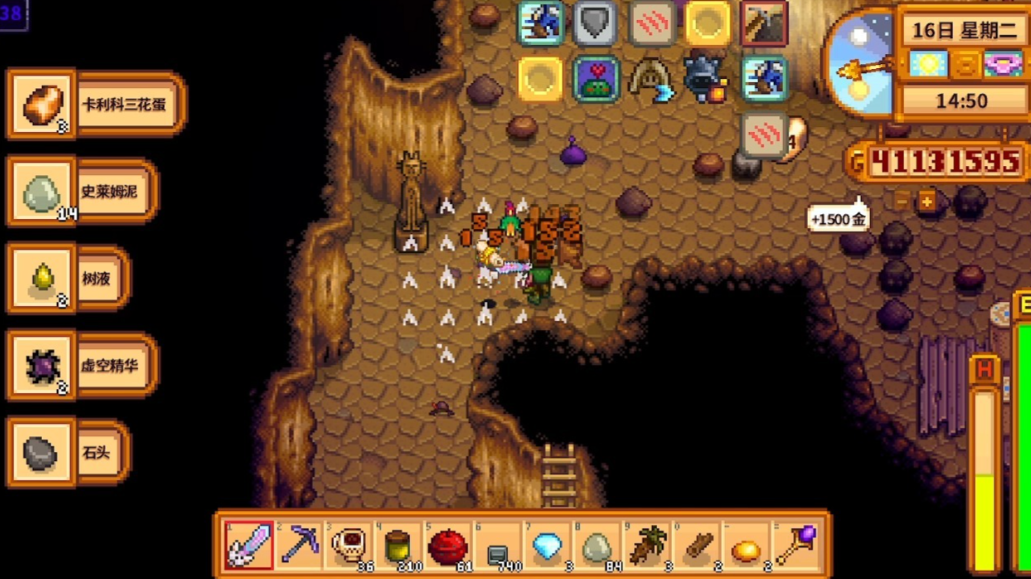Select the root bundle hotbar slot
Image resolution: width=1031 pixels, height=579 pixels.
pyautogui.click(x=647, y=545)
